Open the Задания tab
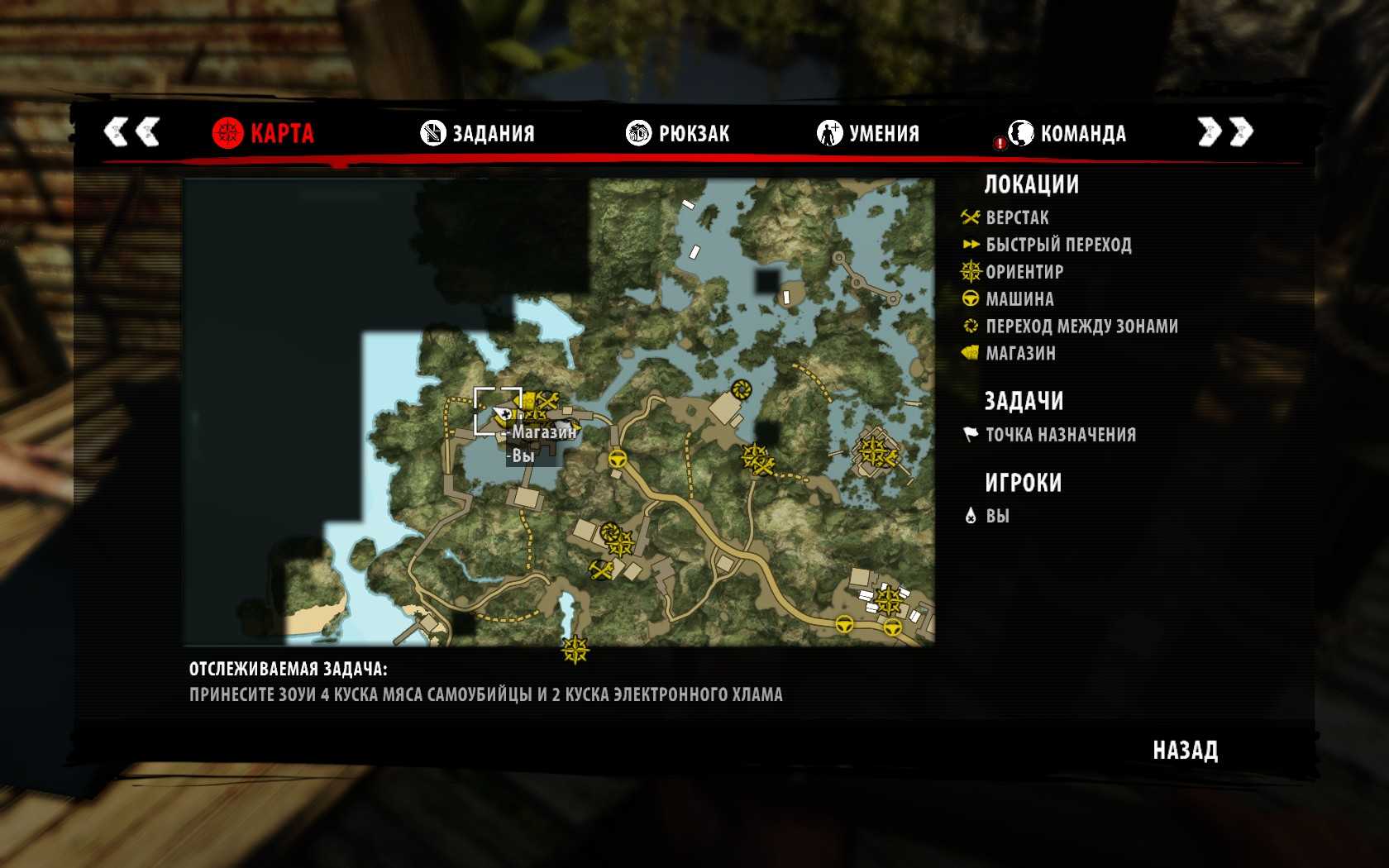1389x868 pixels. pyautogui.click(x=478, y=133)
